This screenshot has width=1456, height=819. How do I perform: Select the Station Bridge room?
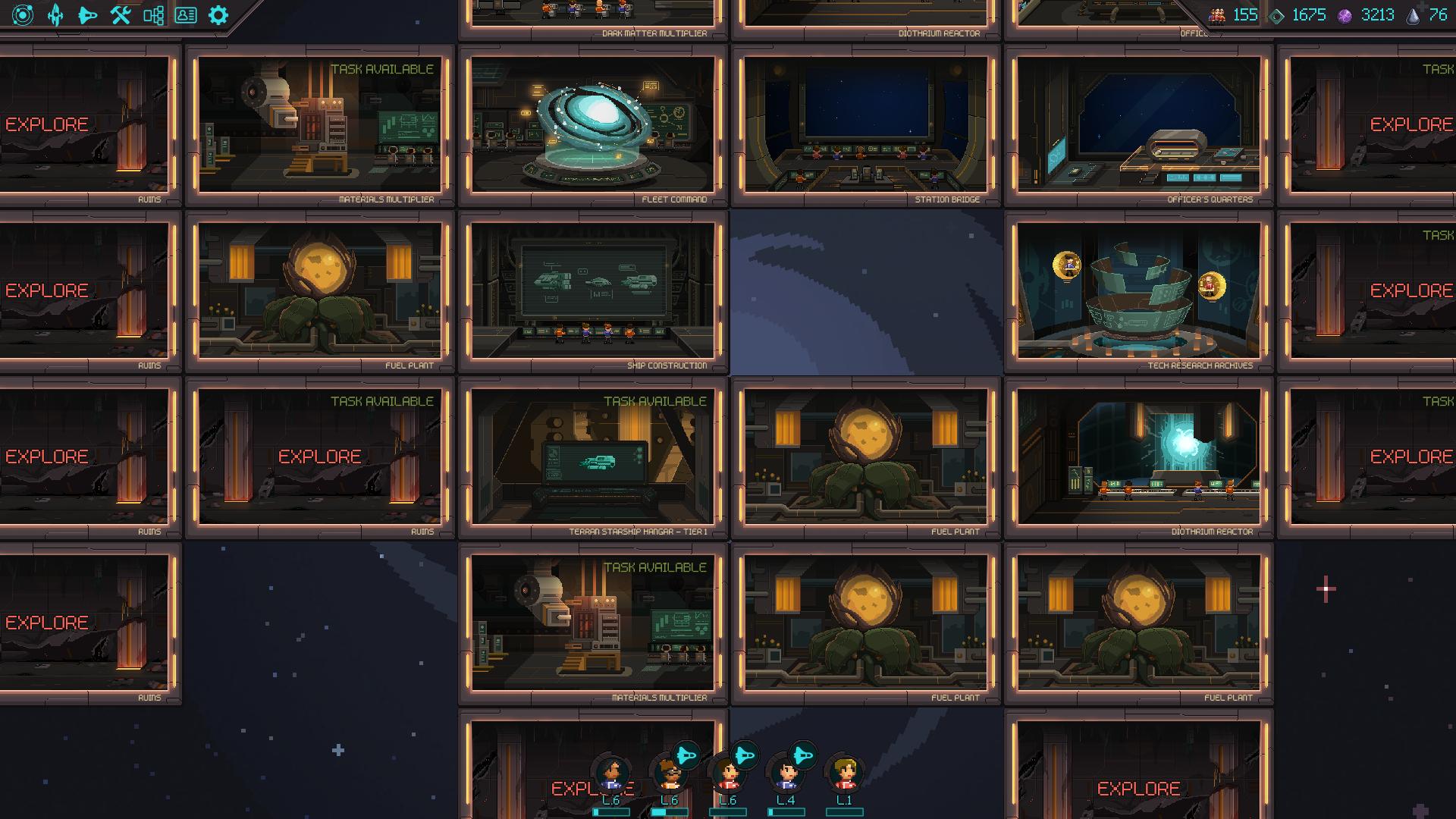tap(865, 125)
